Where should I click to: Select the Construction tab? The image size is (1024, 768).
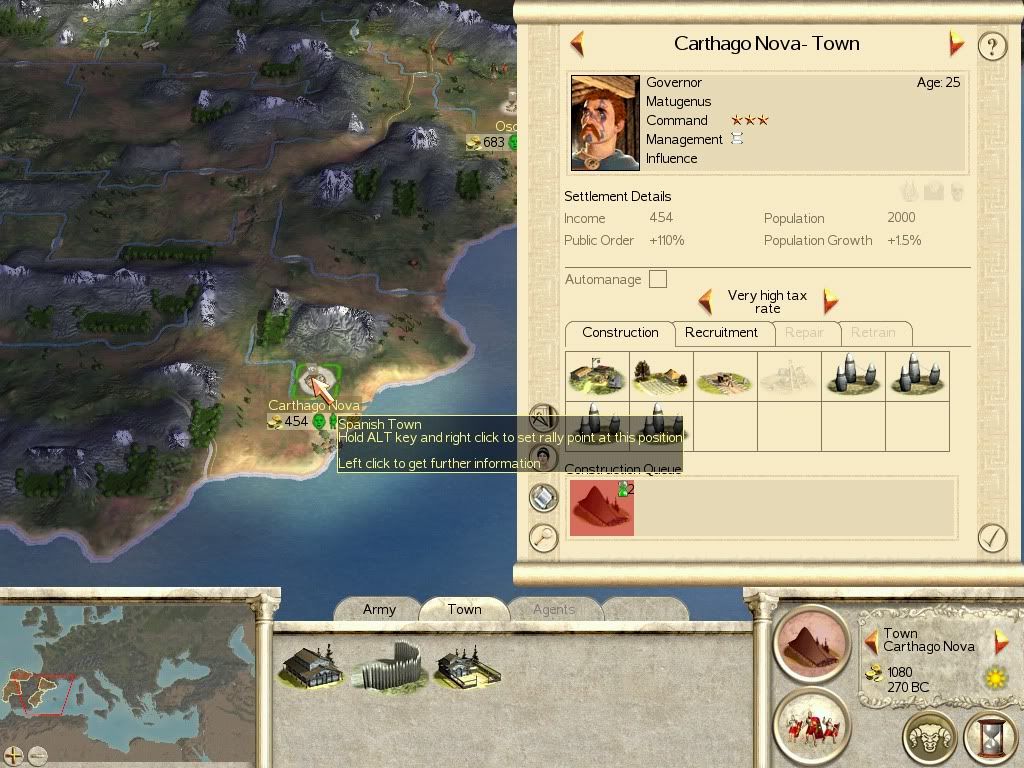point(620,333)
